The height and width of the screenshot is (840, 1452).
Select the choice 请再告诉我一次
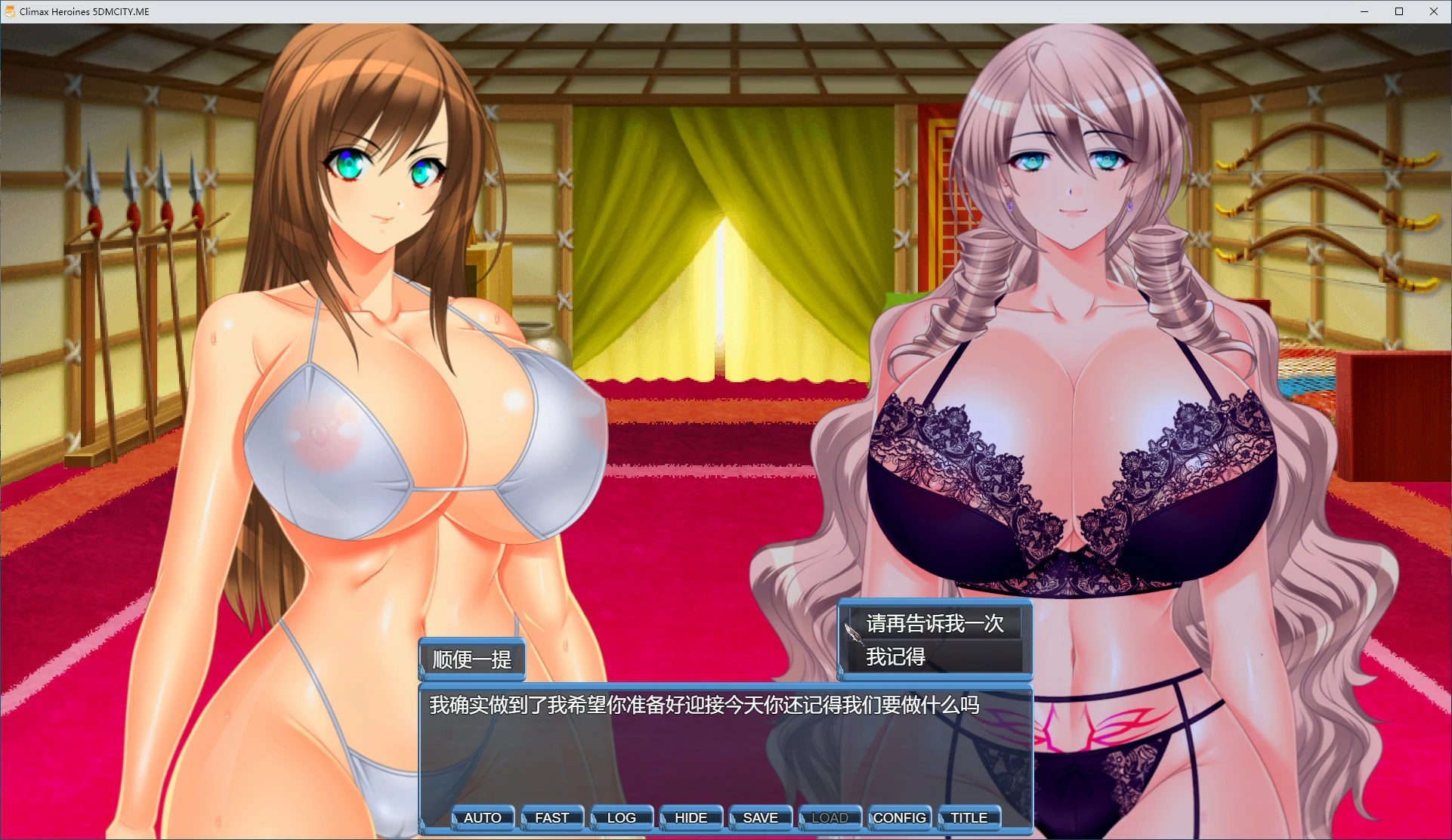(935, 624)
